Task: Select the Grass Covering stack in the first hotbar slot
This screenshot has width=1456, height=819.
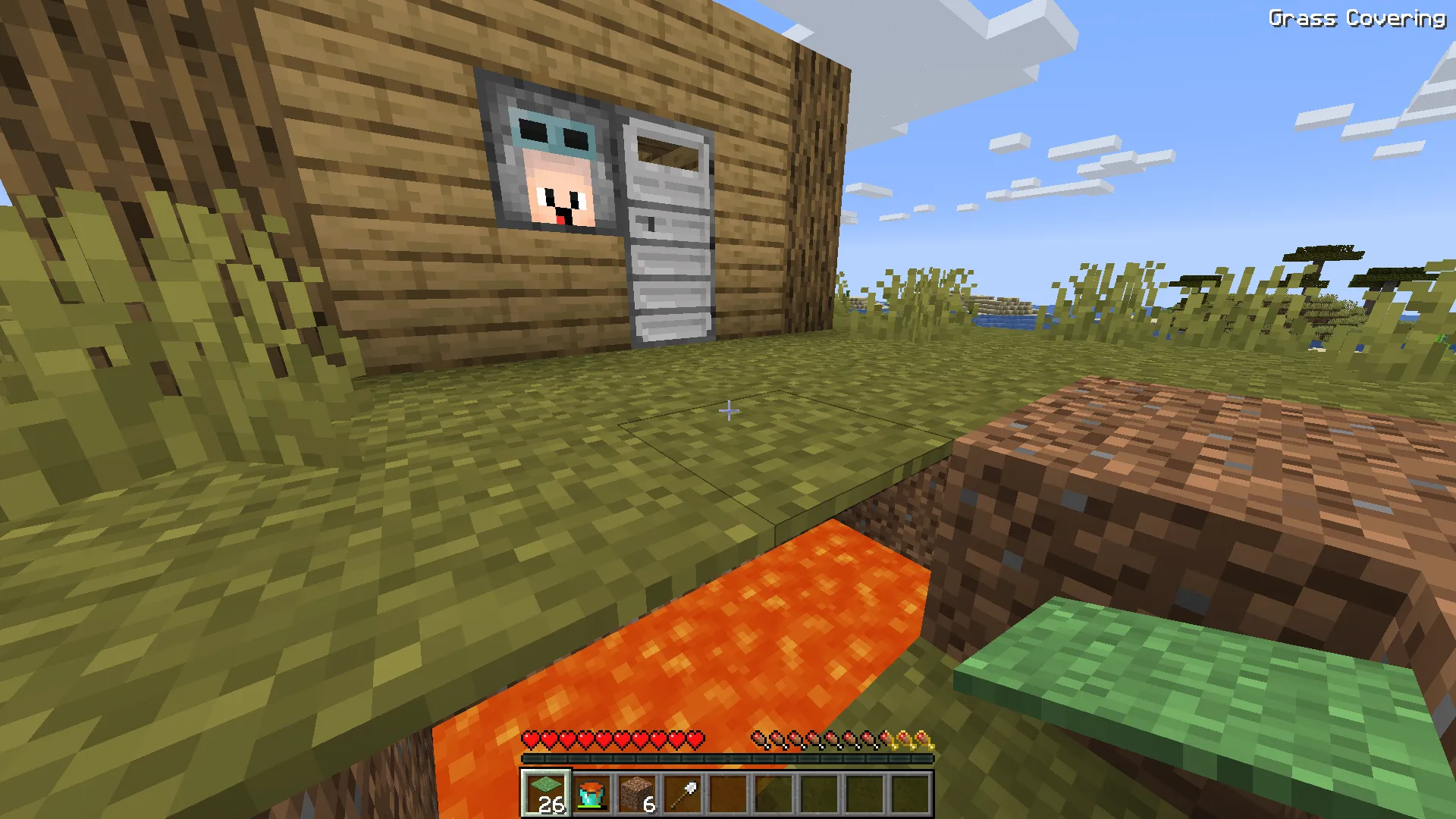Action: pos(544,793)
